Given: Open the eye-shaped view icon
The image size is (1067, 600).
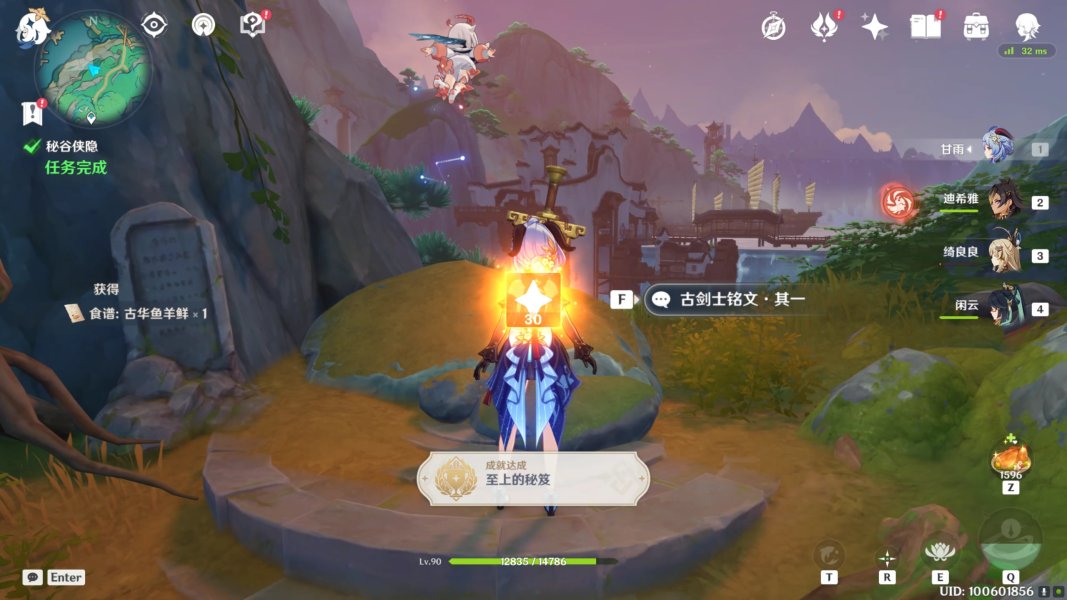Looking at the screenshot, I should click(154, 25).
